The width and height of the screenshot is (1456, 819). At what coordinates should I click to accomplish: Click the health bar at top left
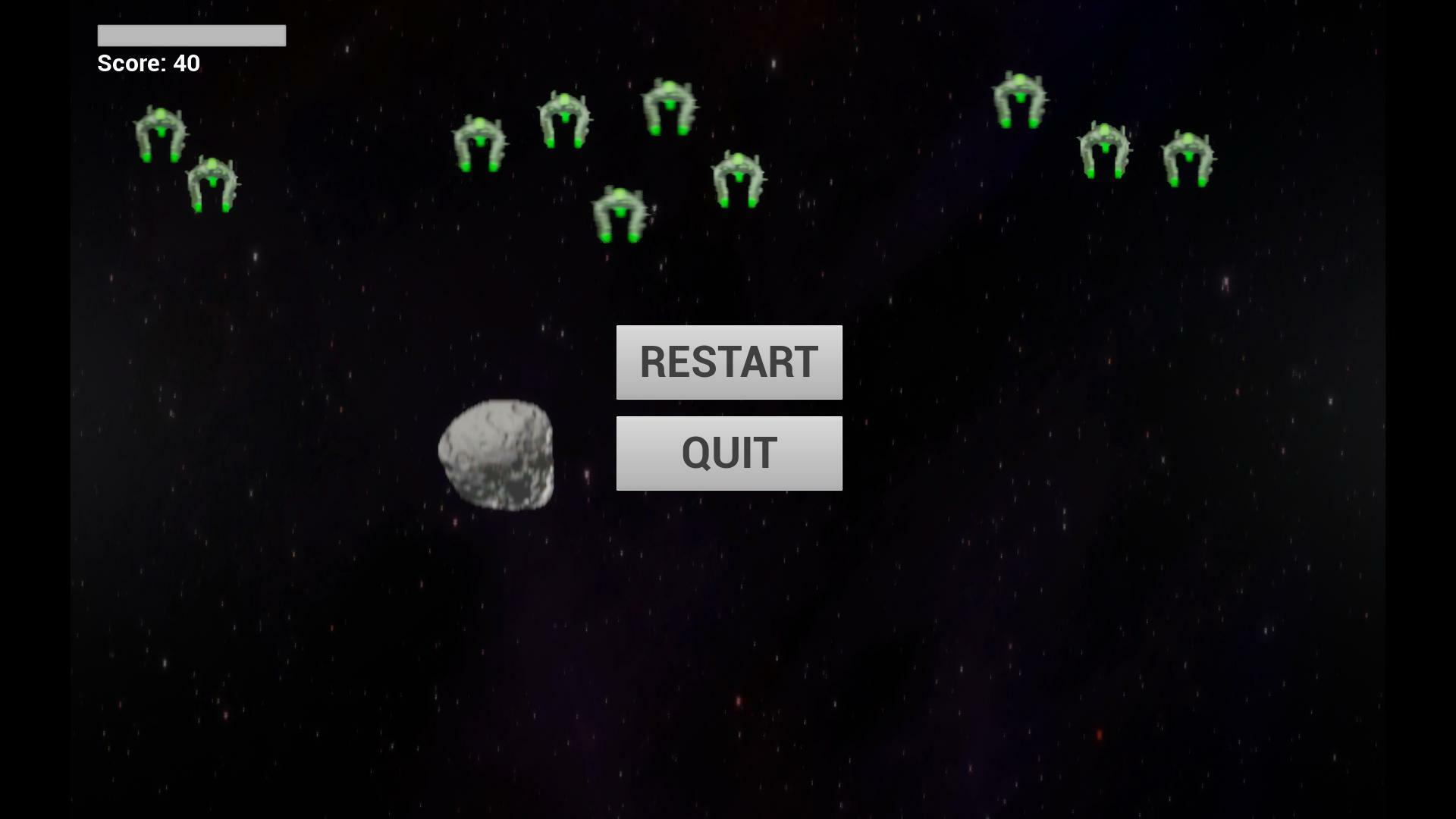[191, 36]
